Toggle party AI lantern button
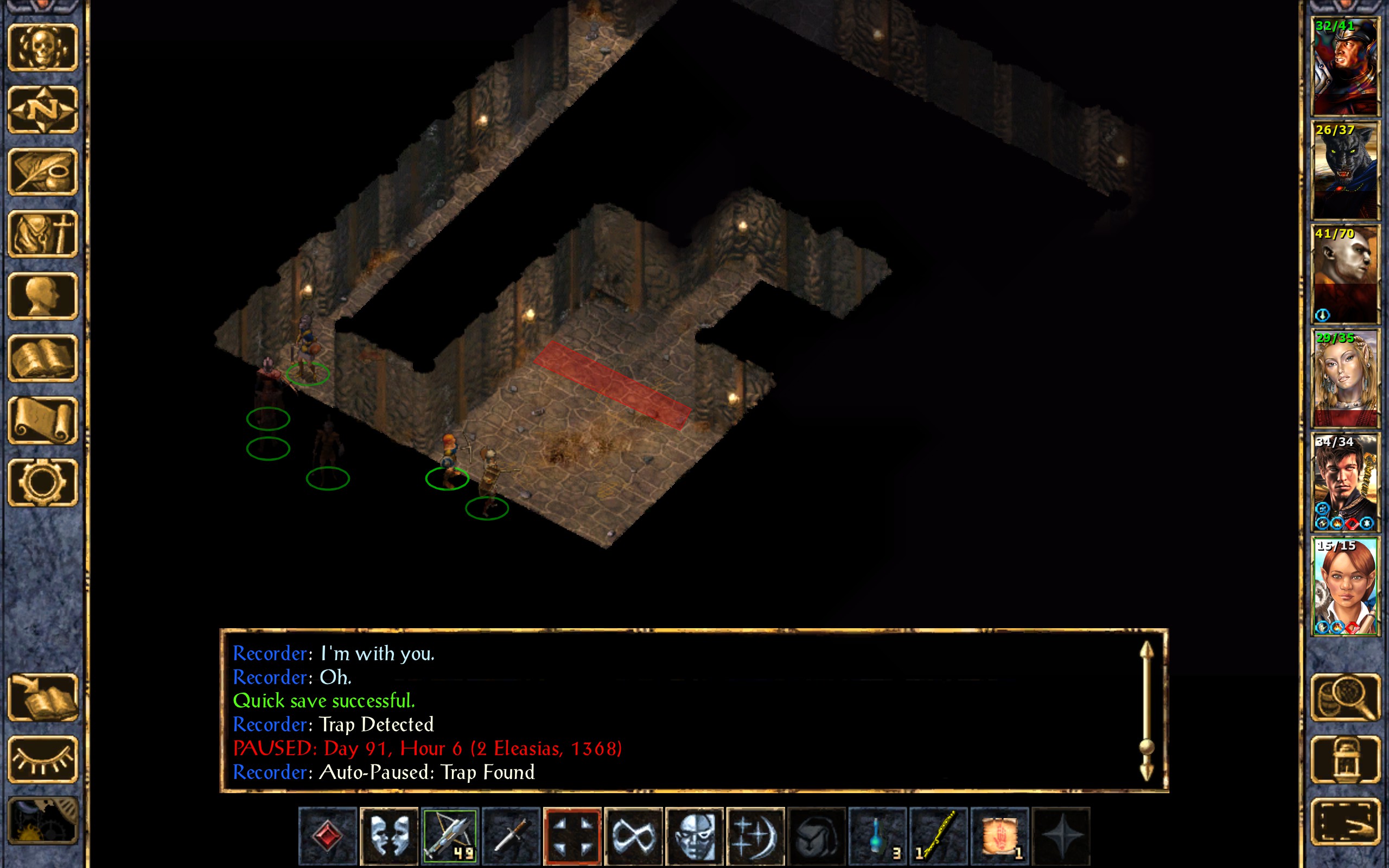1389x868 pixels. point(1345,759)
